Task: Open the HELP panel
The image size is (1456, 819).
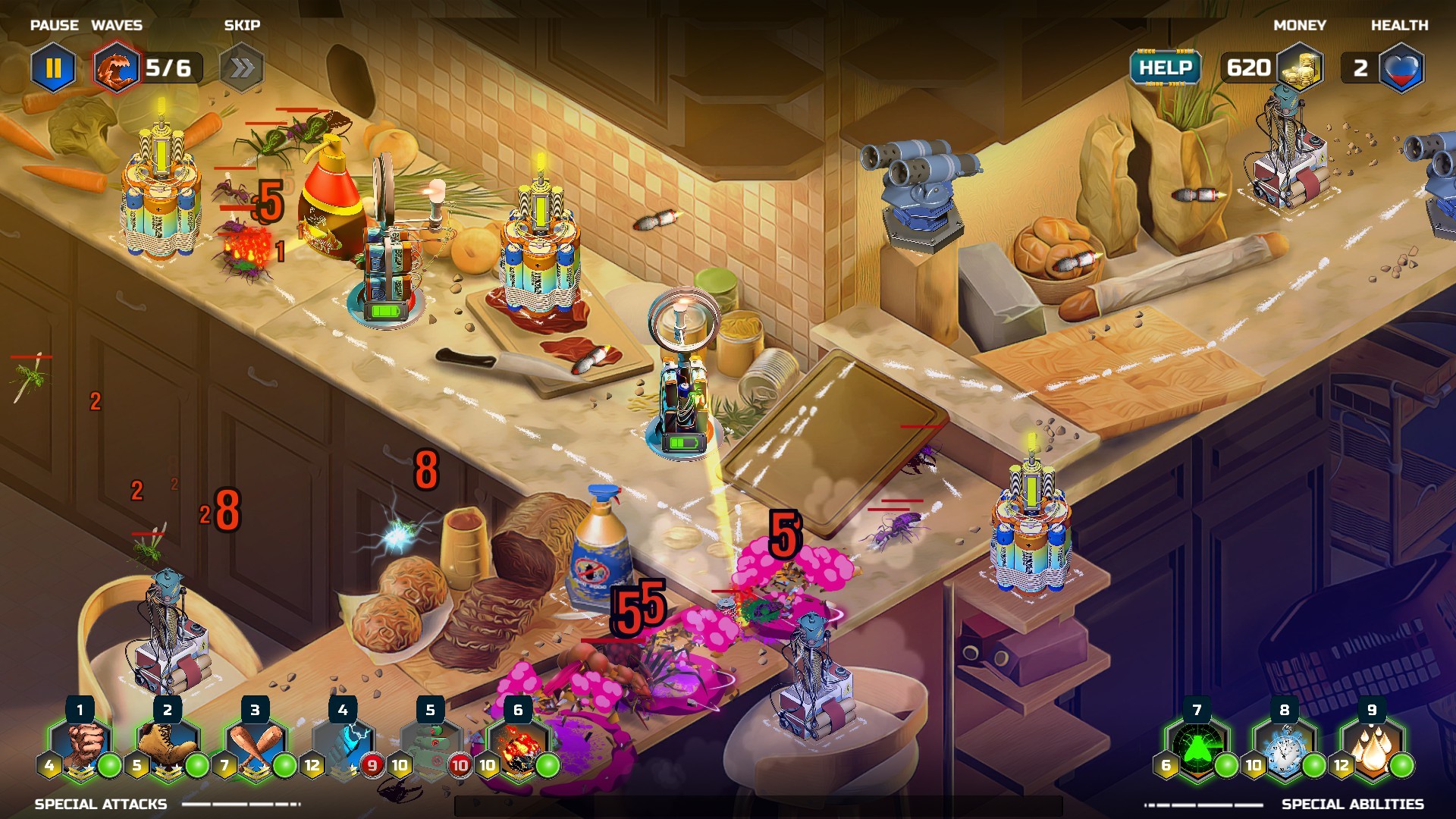Action: coord(1166,67)
